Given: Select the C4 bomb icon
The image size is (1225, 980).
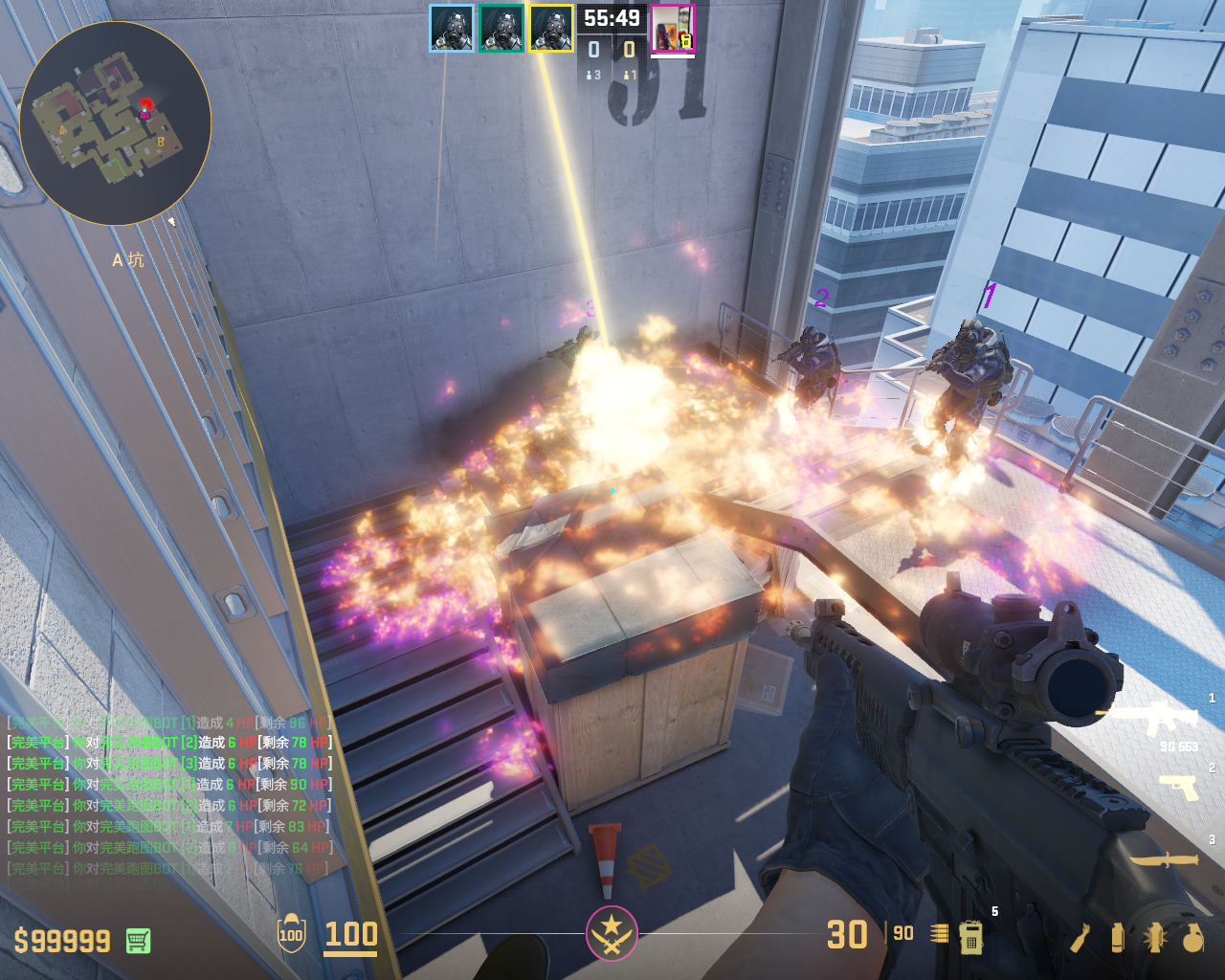Looking at the screenshot, I should coord(970,937).
